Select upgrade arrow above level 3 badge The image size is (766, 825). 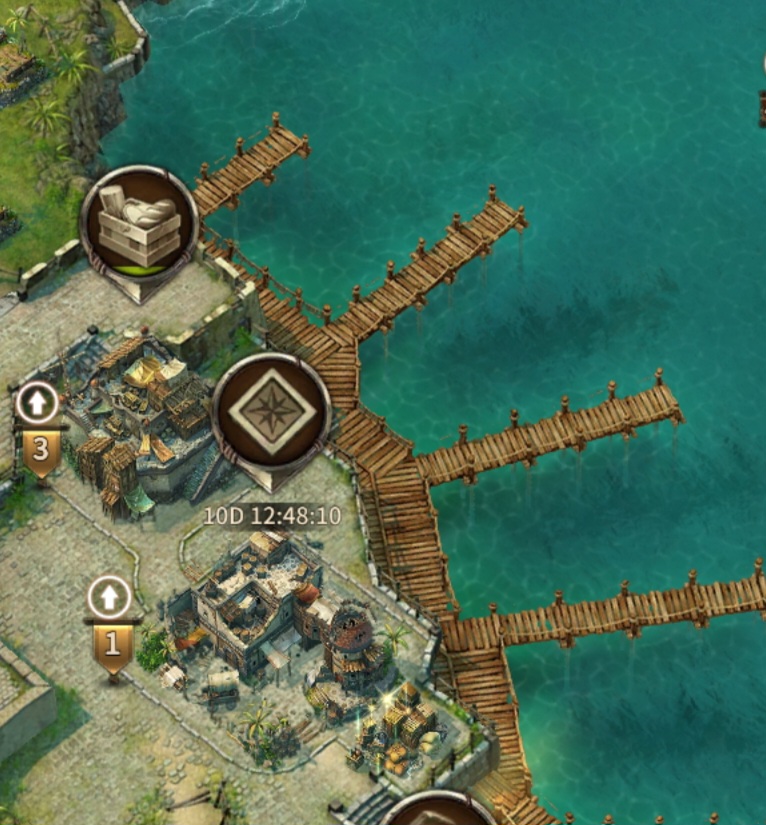[38, 403]
